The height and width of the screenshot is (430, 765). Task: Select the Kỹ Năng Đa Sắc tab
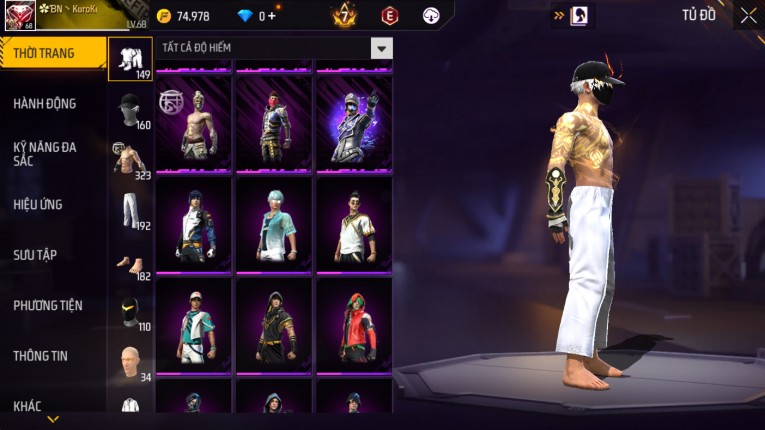45,153
